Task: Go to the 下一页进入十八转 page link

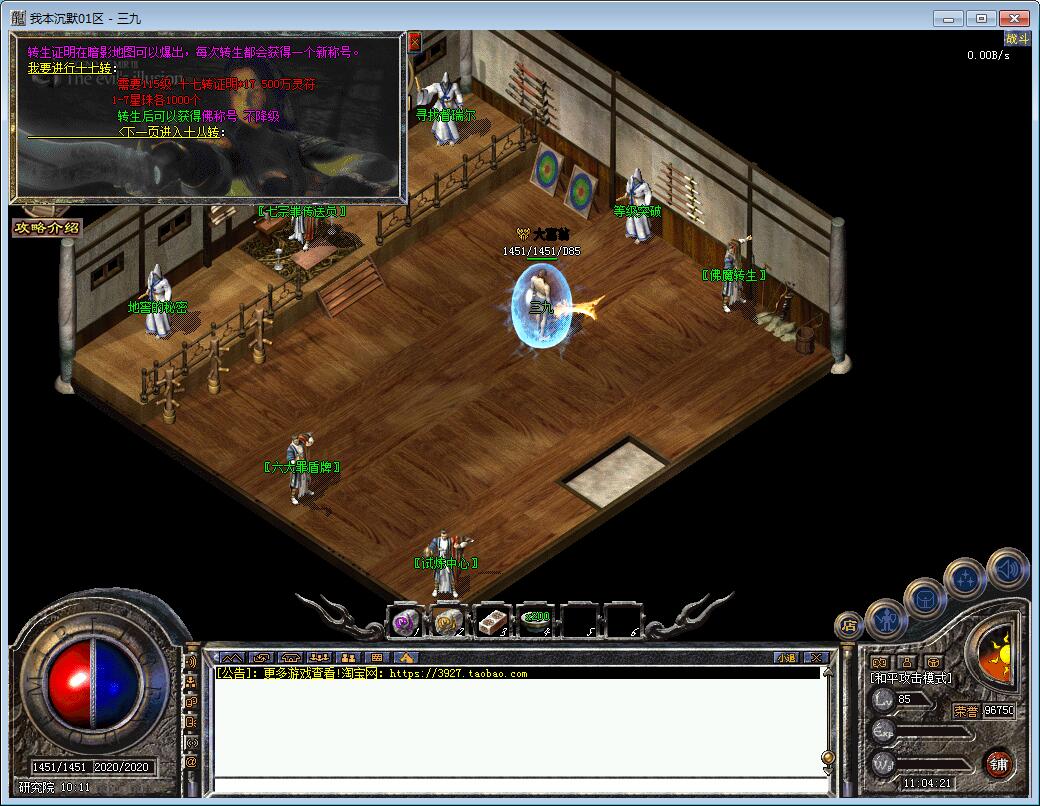Action: (x=171, y=132)
